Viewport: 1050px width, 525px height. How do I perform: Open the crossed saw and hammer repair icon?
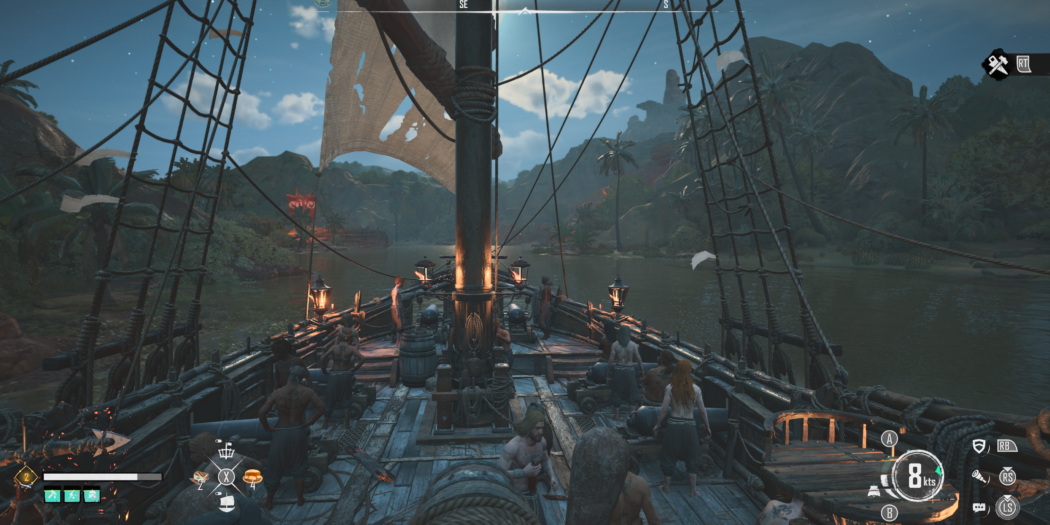997,66
